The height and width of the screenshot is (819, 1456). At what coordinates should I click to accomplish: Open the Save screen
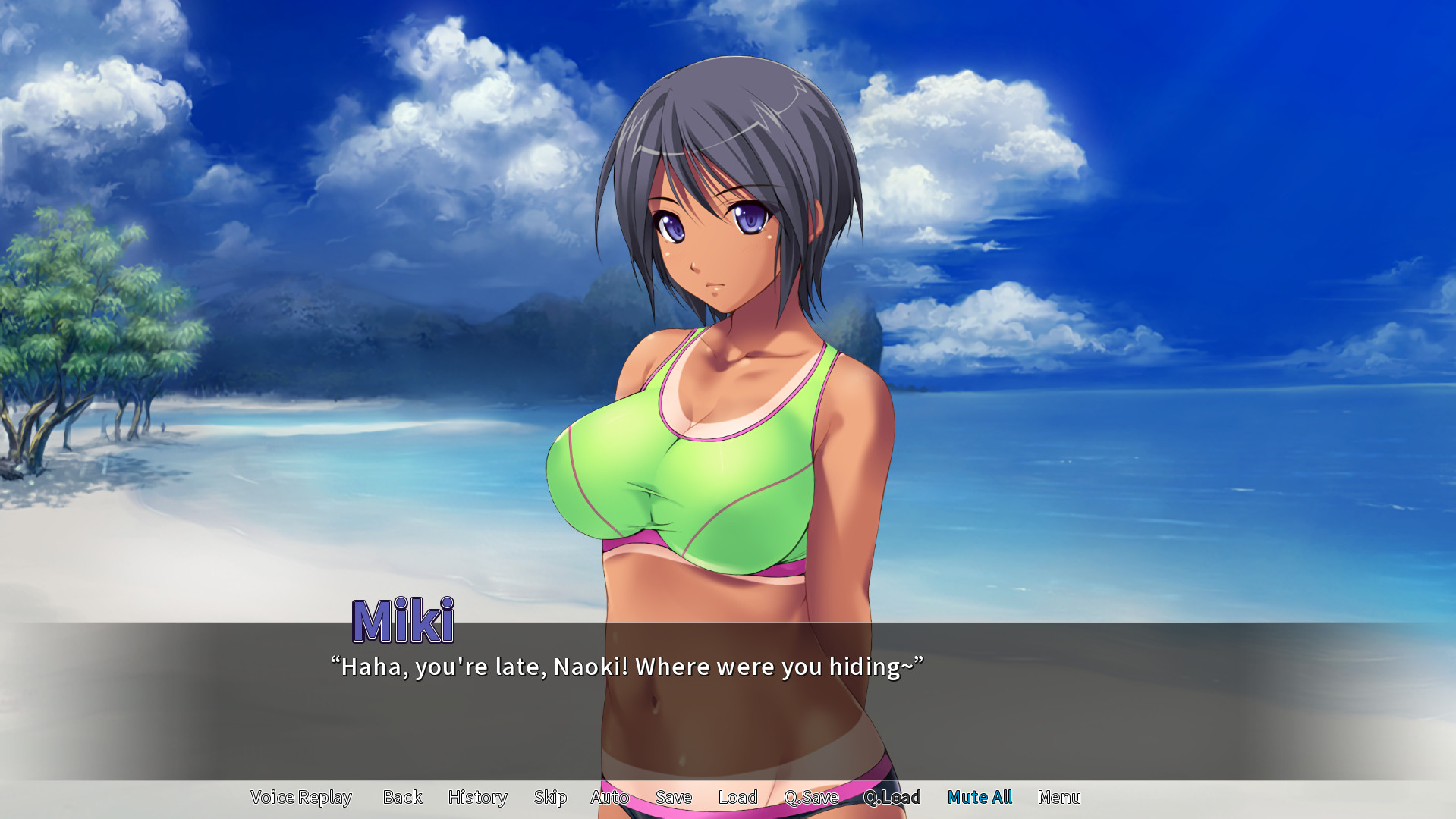(673, 797)
